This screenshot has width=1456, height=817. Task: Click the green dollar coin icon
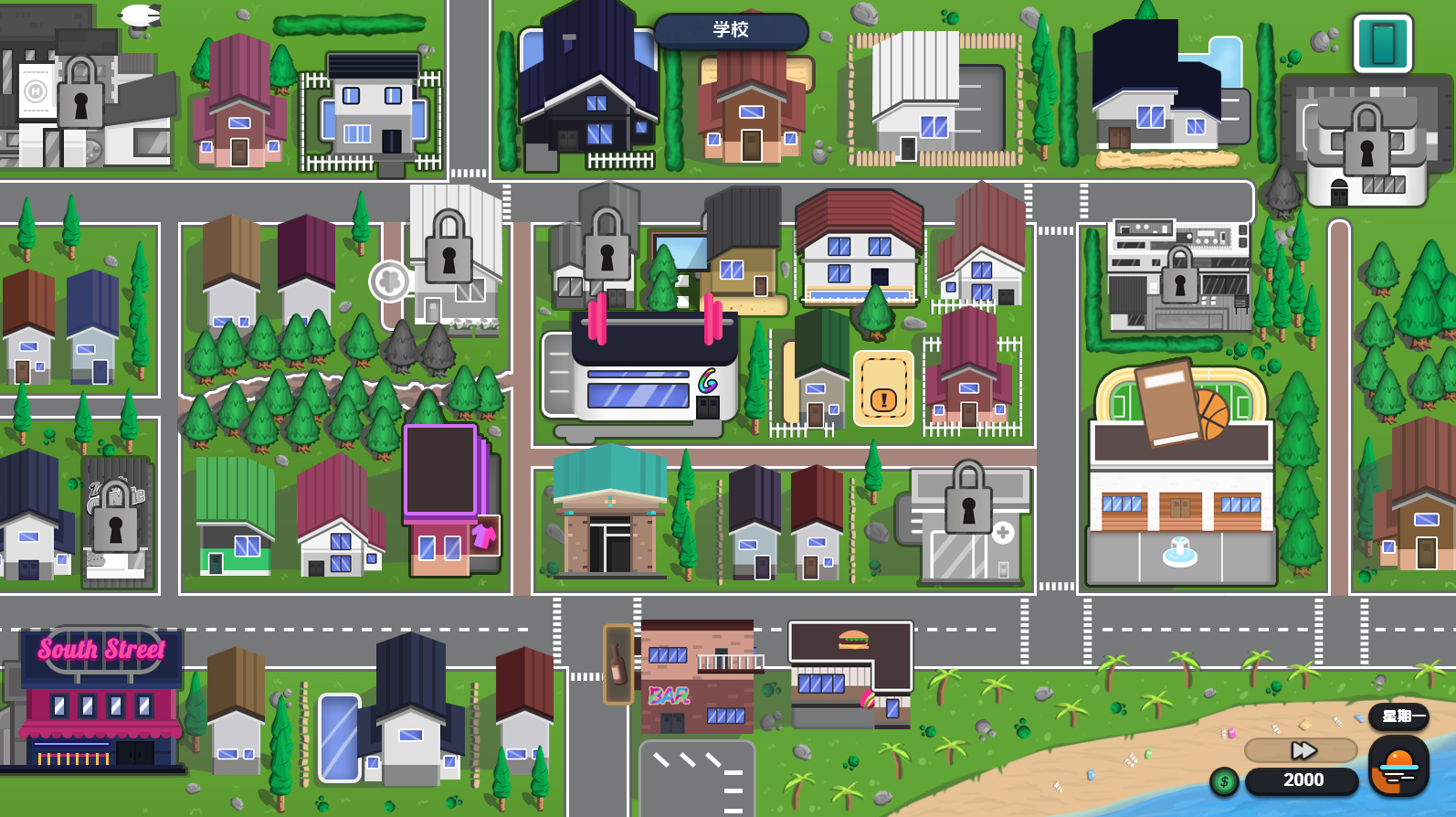coord(1224,781)
